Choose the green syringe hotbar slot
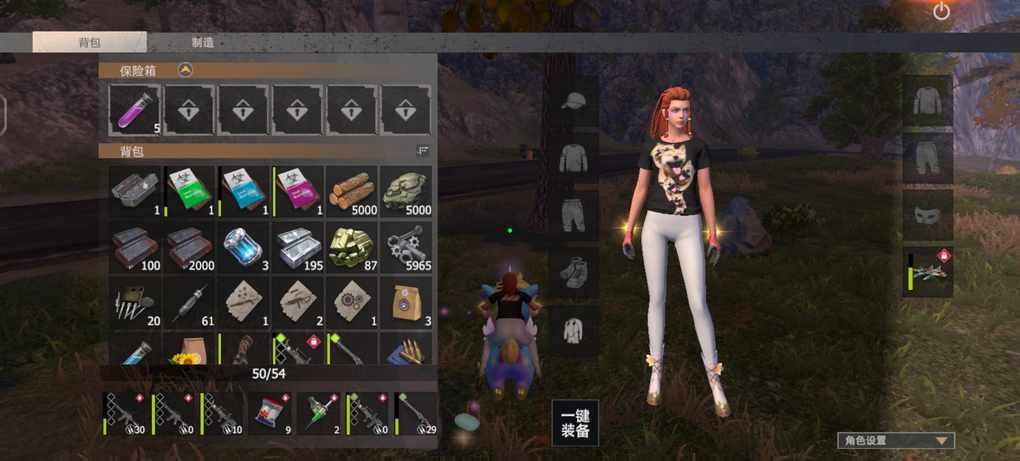The height and width of the screenshot is (461, 1020). point(321,413)
